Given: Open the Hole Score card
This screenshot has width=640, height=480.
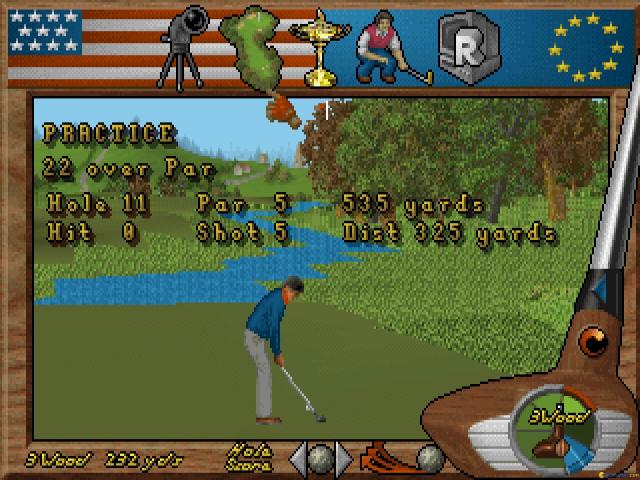Looking at the screenshot, I should click(x=250, y=457).
